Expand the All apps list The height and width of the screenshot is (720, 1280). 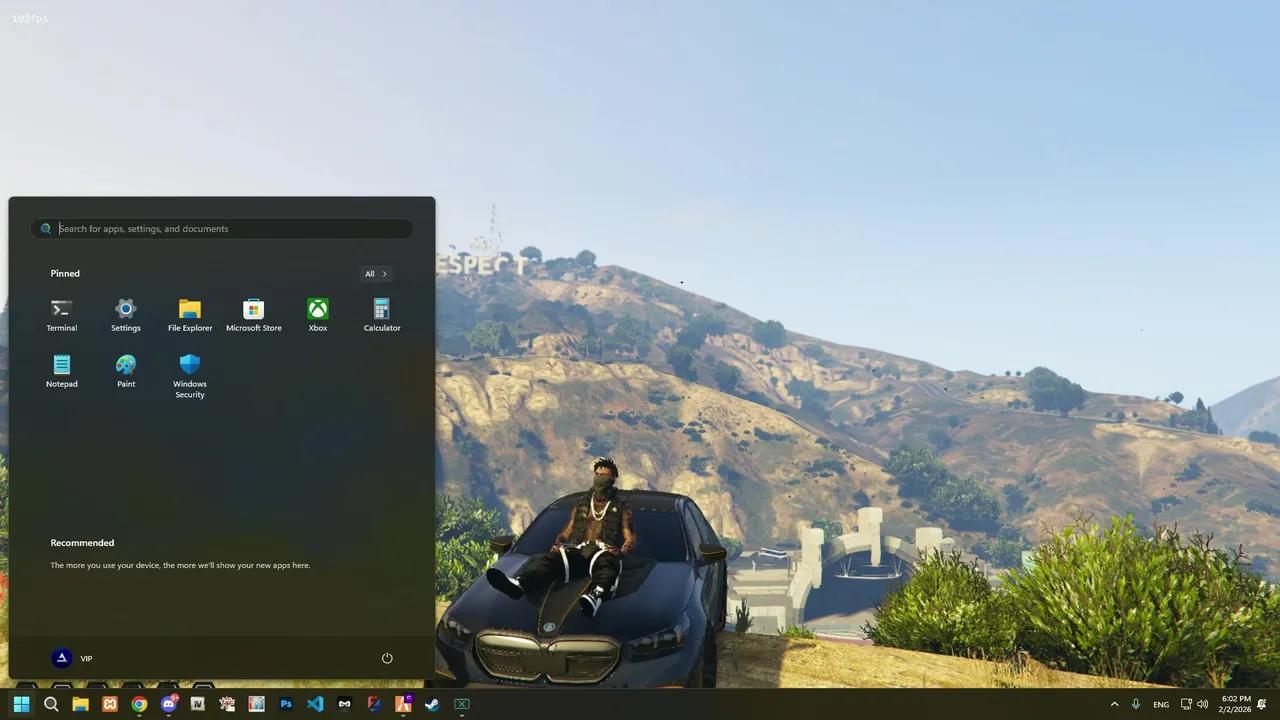(x=376, y=273)
